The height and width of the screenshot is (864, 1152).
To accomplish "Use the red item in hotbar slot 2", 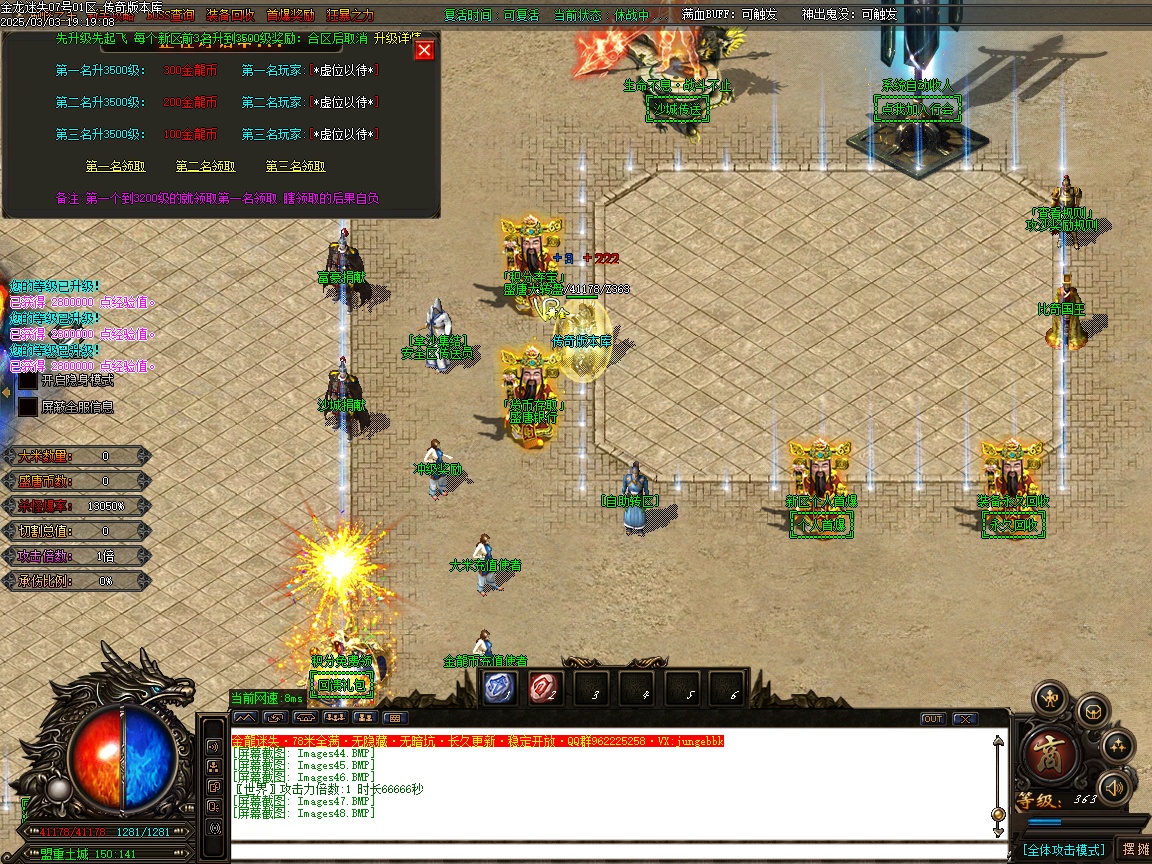I will click(545, 687).
